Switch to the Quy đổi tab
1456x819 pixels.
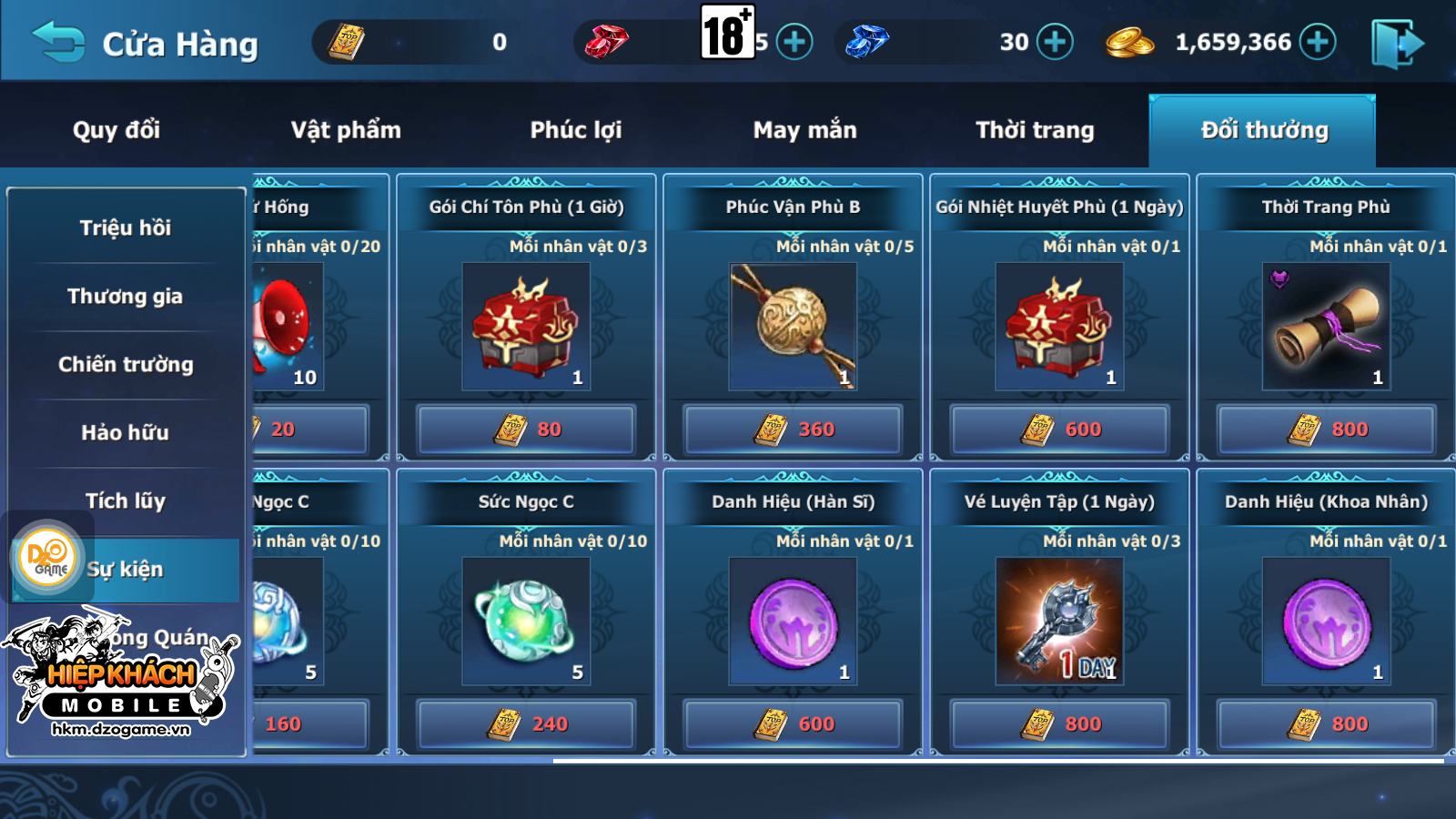[116, 130]
